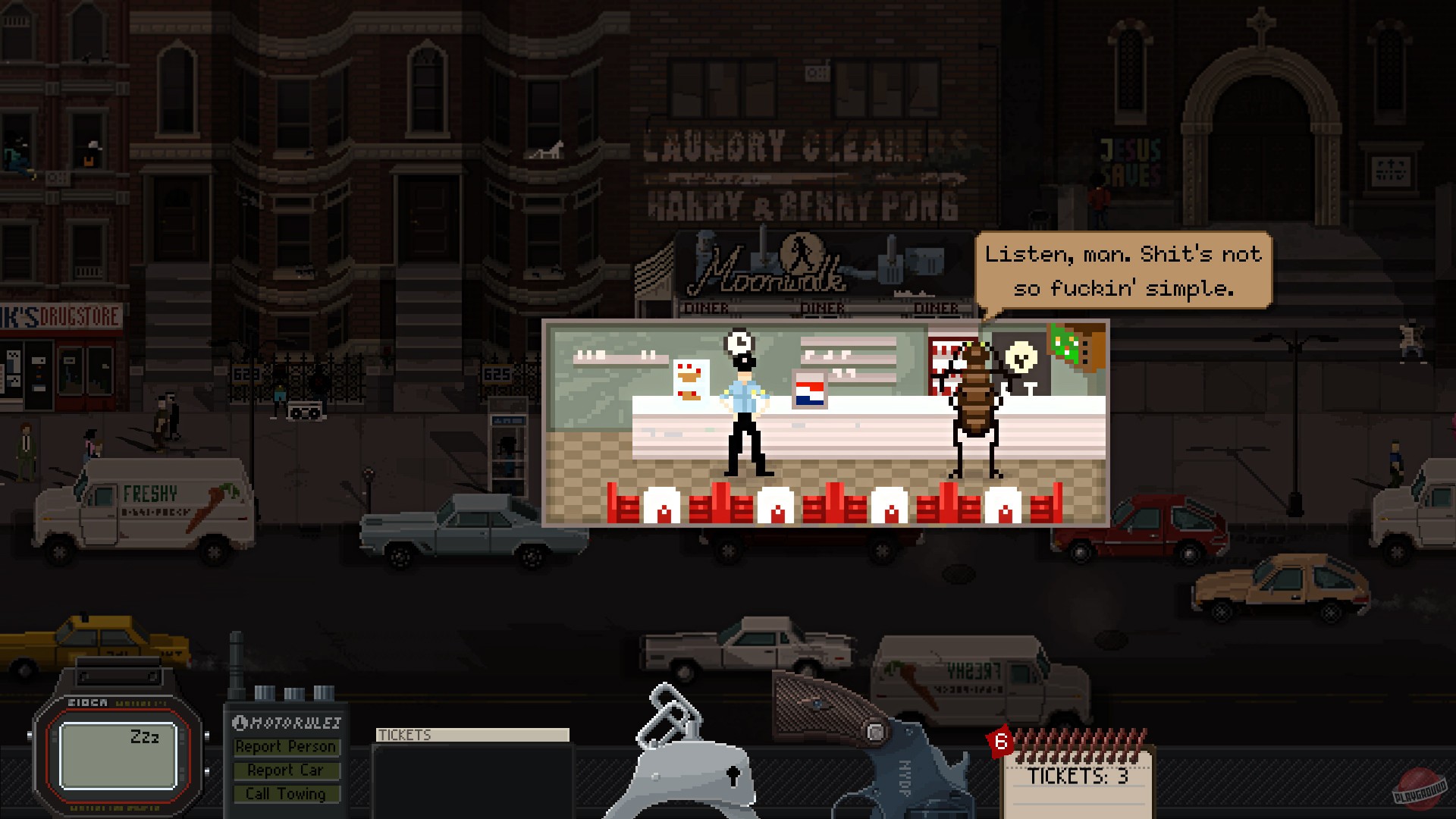Expand the cop's dialogue speech bubble

coord(1122,271)
